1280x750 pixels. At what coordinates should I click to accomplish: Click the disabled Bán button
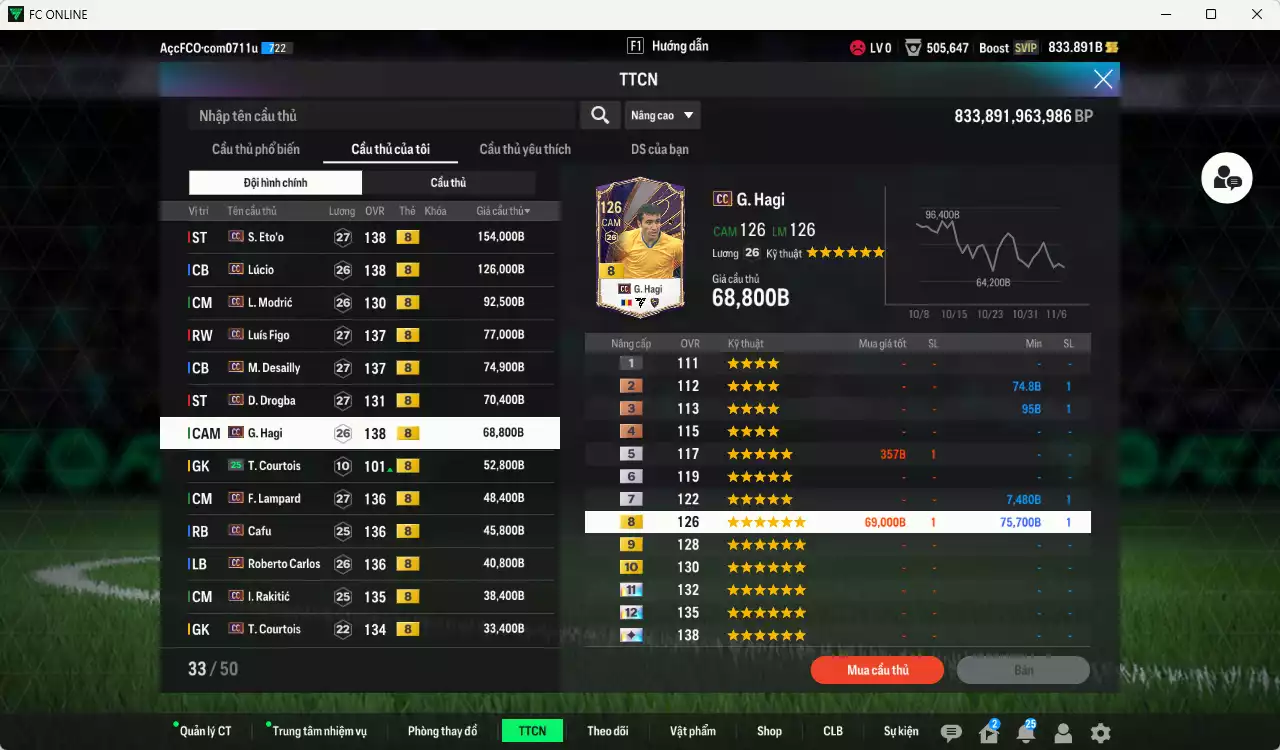pos(1023,670)
